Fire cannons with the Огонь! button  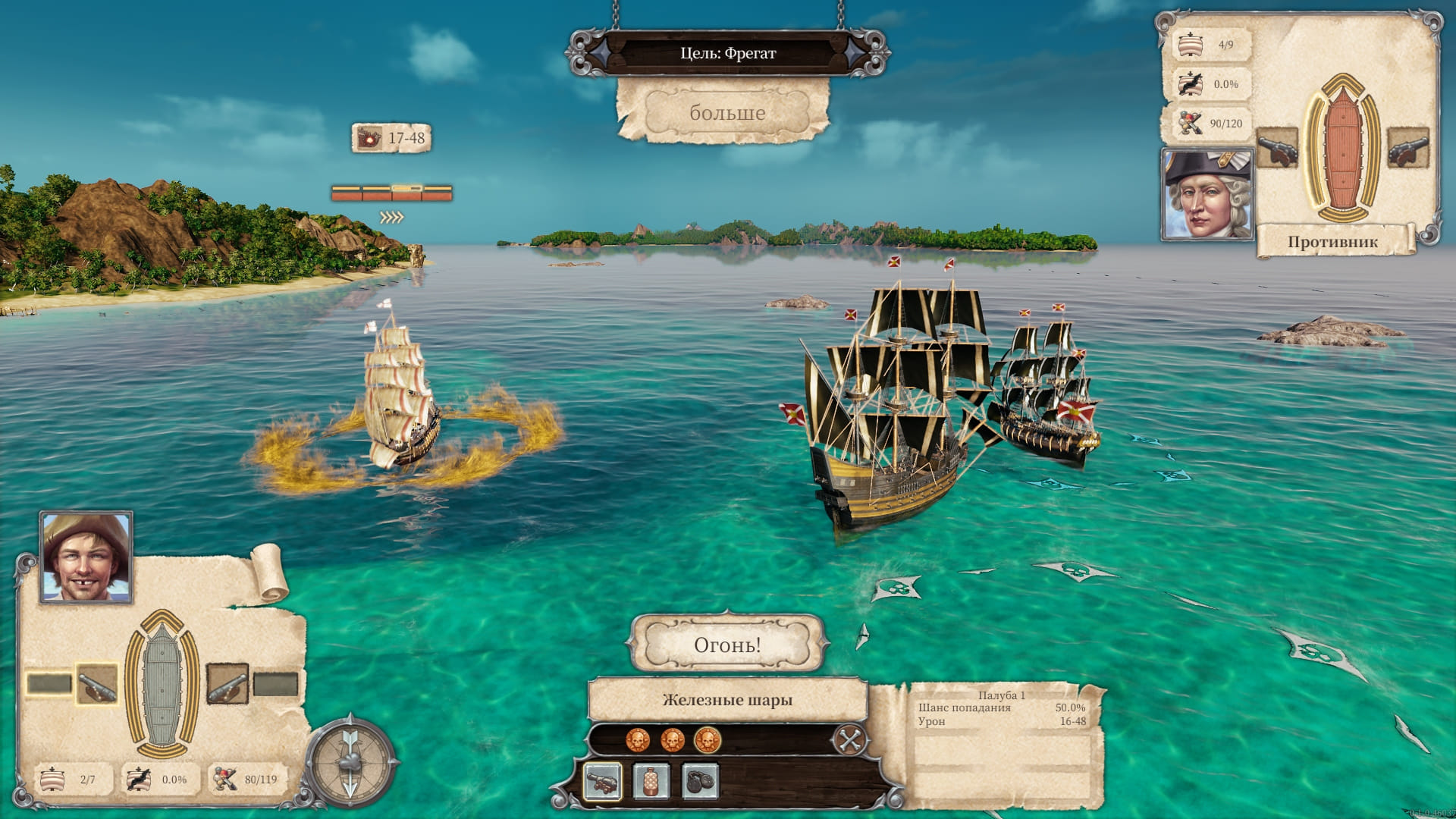pos(726,645)
